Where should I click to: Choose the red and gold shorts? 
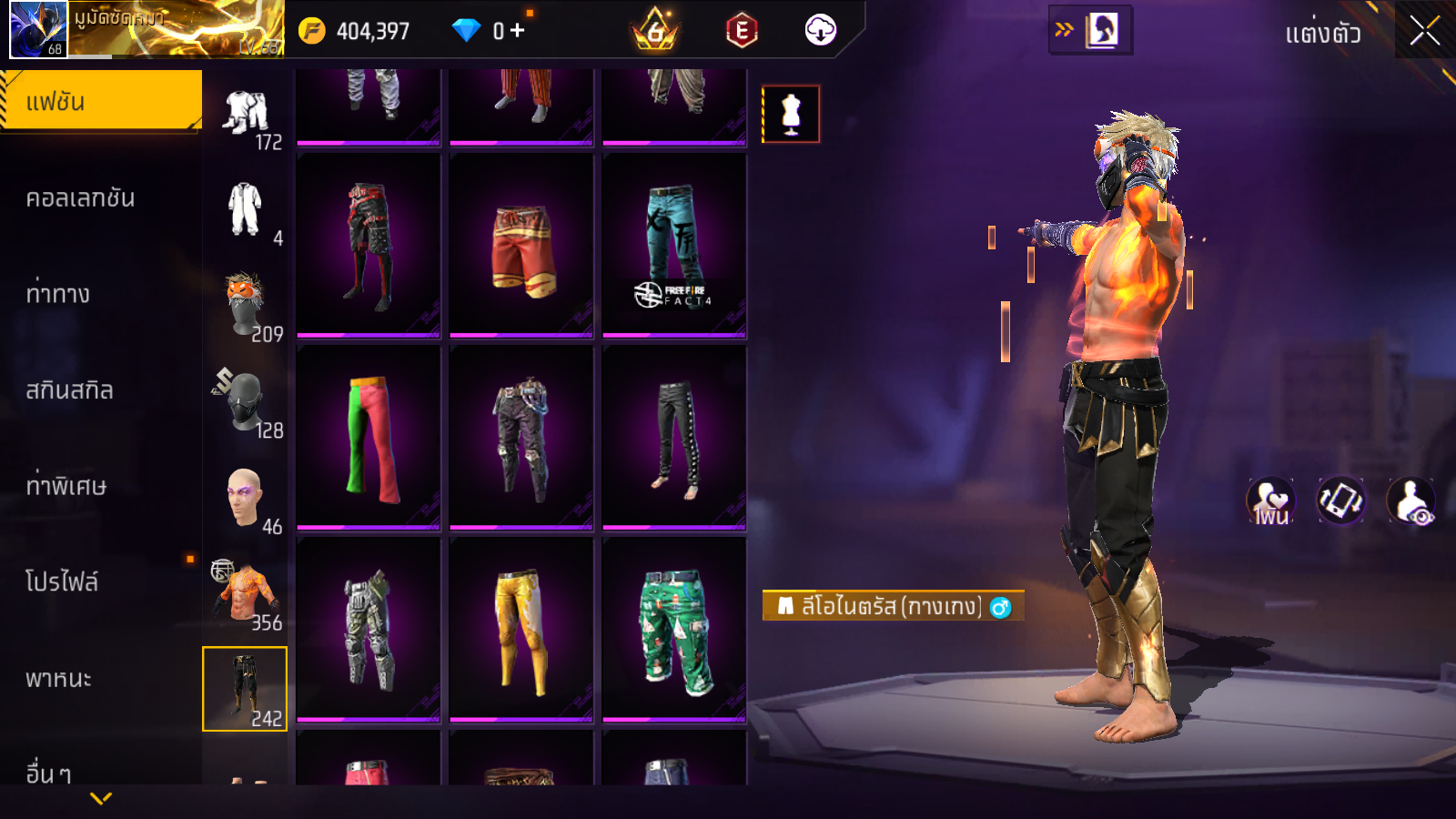click(521, 246)
